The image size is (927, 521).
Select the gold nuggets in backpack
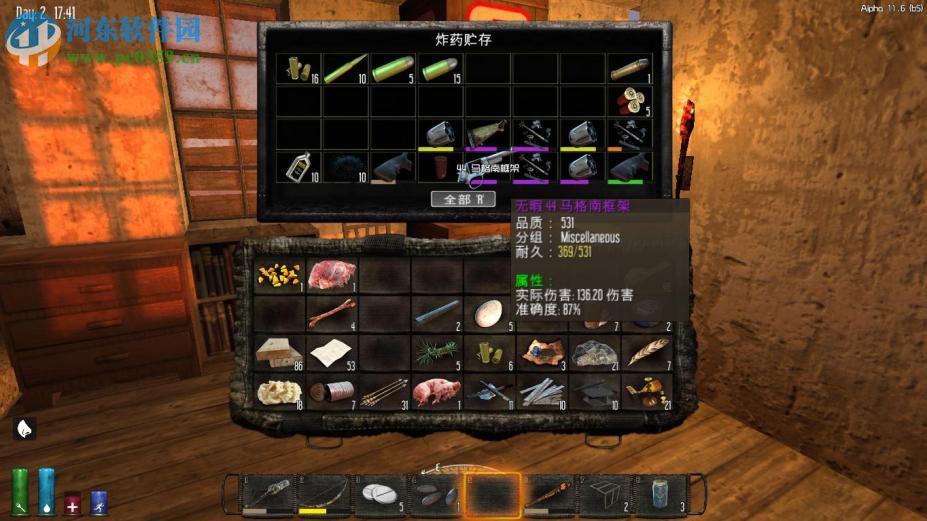click(x=279, y=275)
